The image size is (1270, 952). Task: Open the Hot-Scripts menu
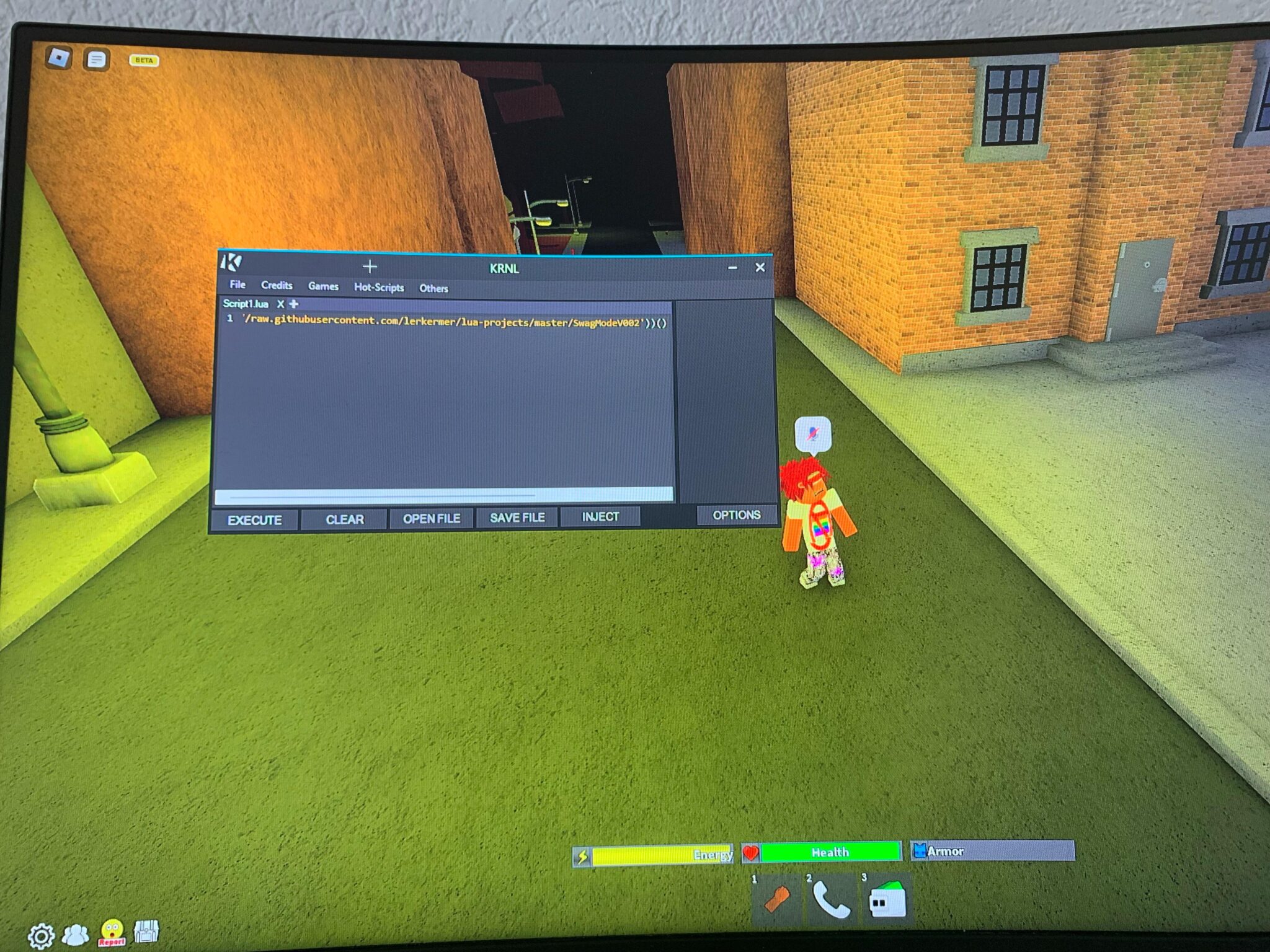tap(378, 286)
